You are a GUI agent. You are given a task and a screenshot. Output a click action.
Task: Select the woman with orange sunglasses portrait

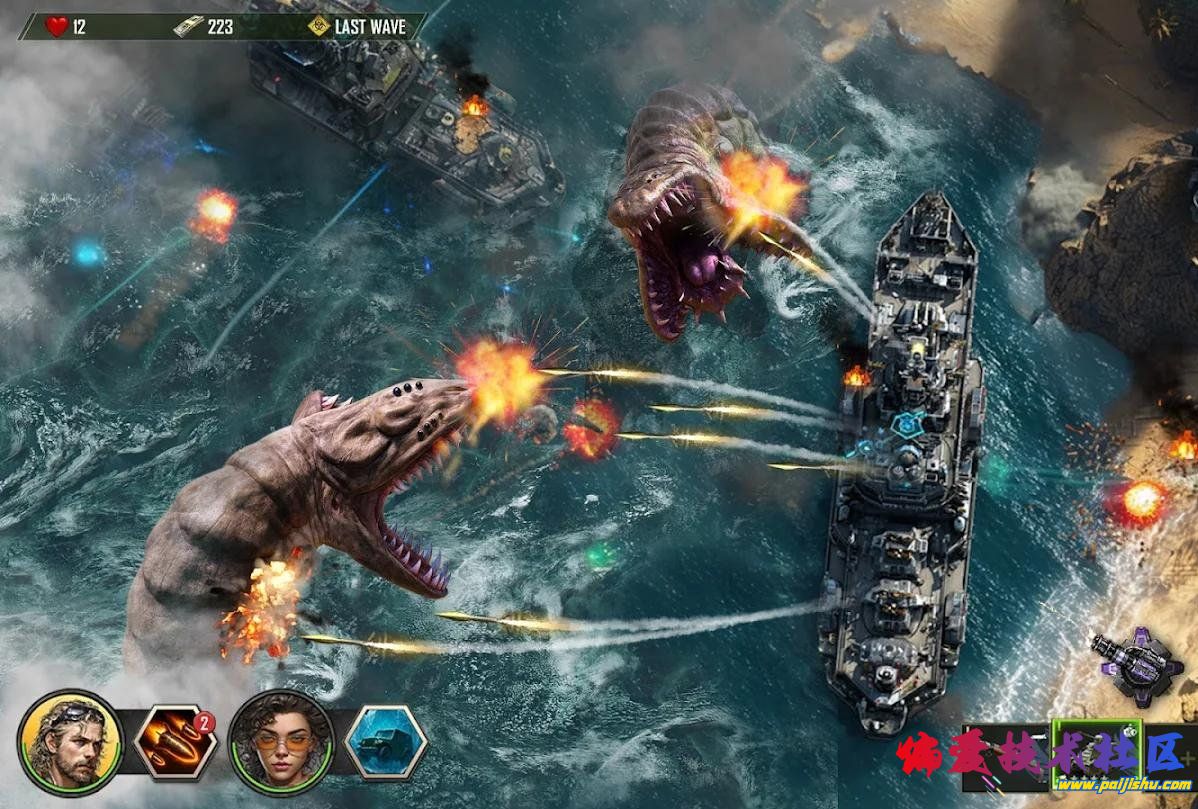click(280, 742)
